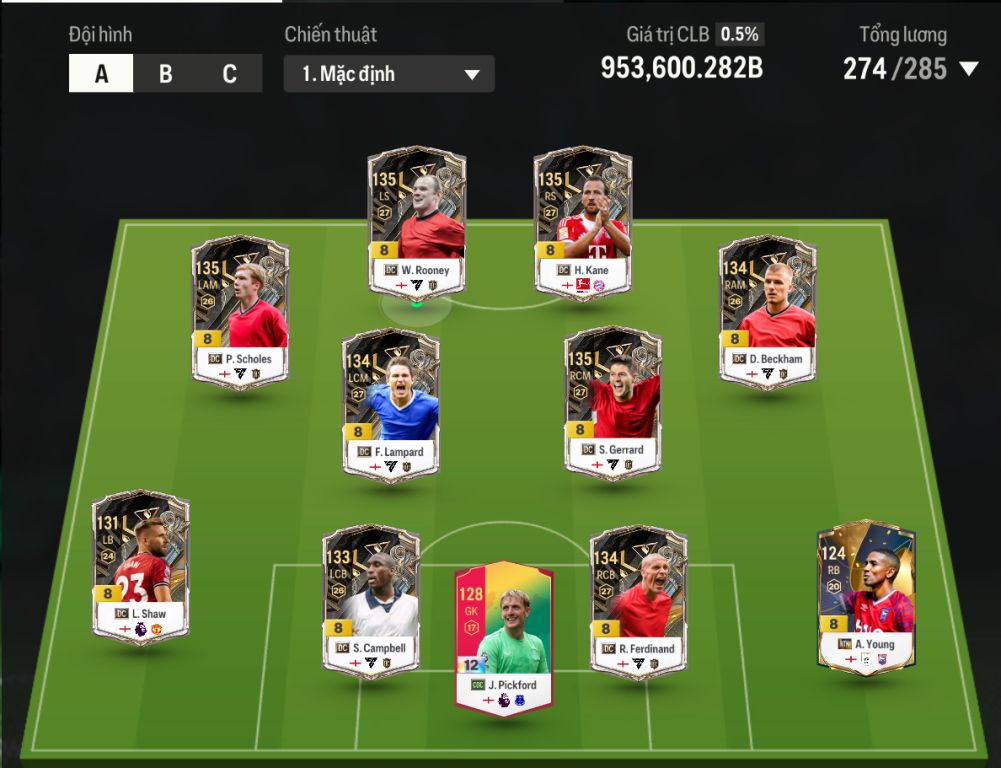1001x768 pixels.
Task: Pick the S. Campbell card
Action: pos(370,601)
